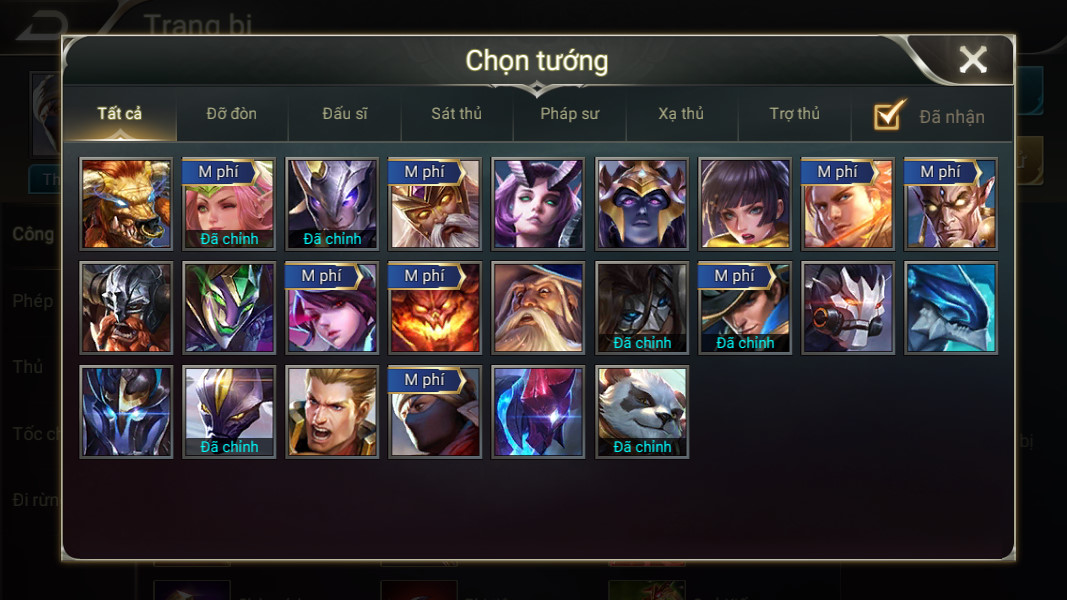Pick the masked ninja hero portrait
Image resolution: width=1067 pixels, height=600 pixels.
435,411
